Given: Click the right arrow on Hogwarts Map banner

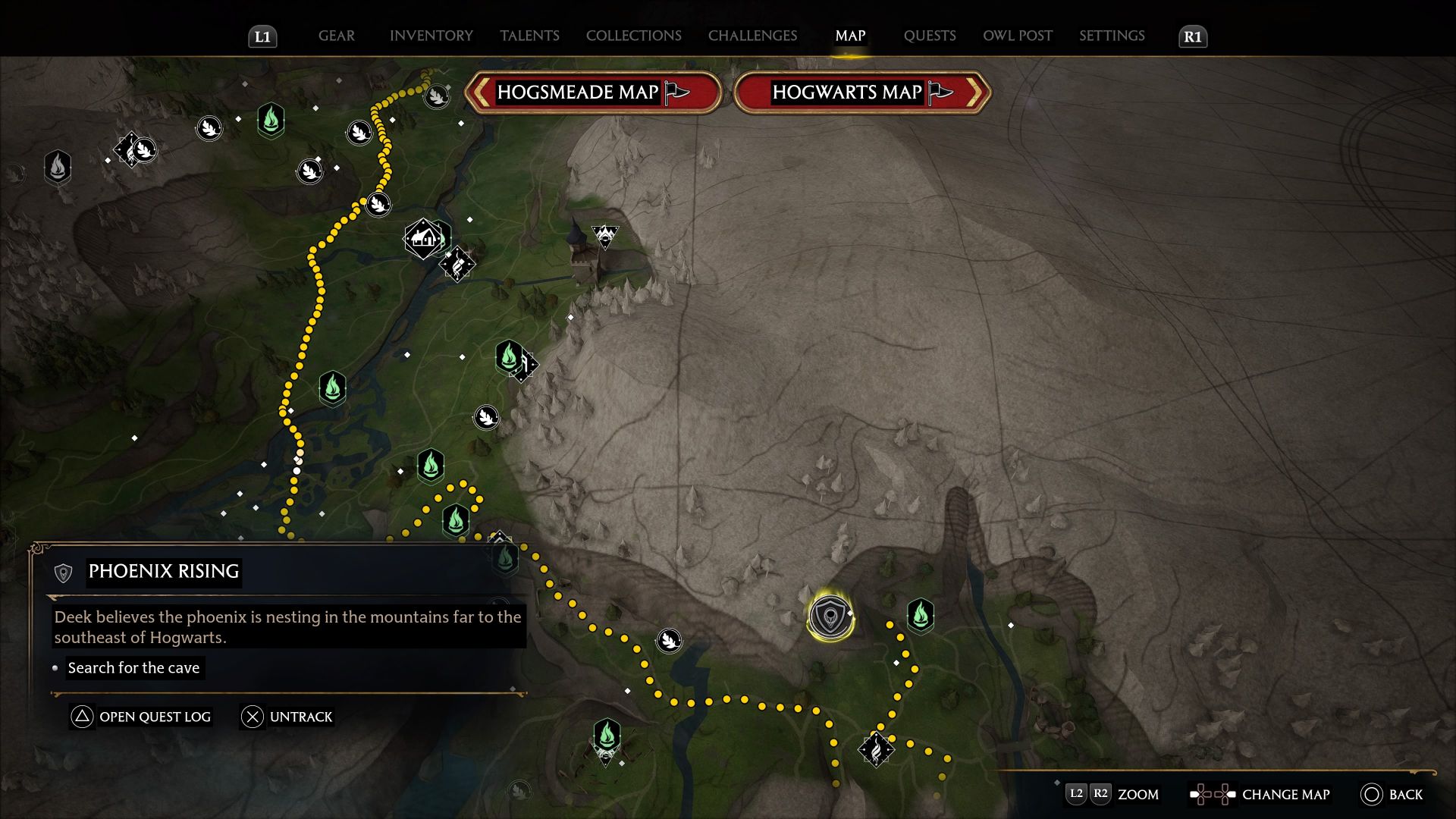Looking at the screenshot, I should 977,92.
